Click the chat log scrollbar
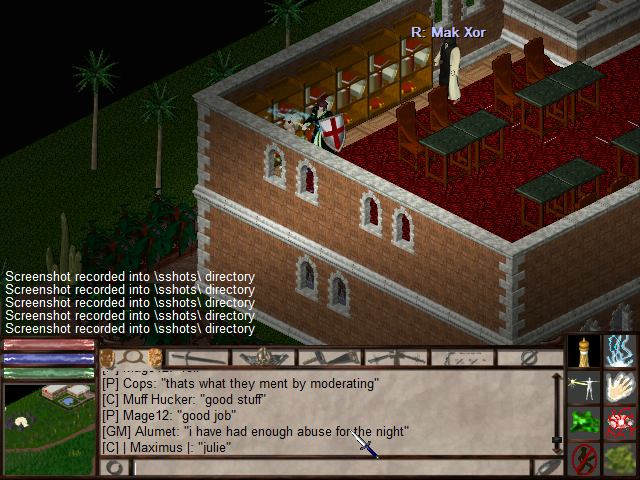Image resolution: width=640 pixels, height=480 pixels. pyautogui.click(x=557, y=410)
